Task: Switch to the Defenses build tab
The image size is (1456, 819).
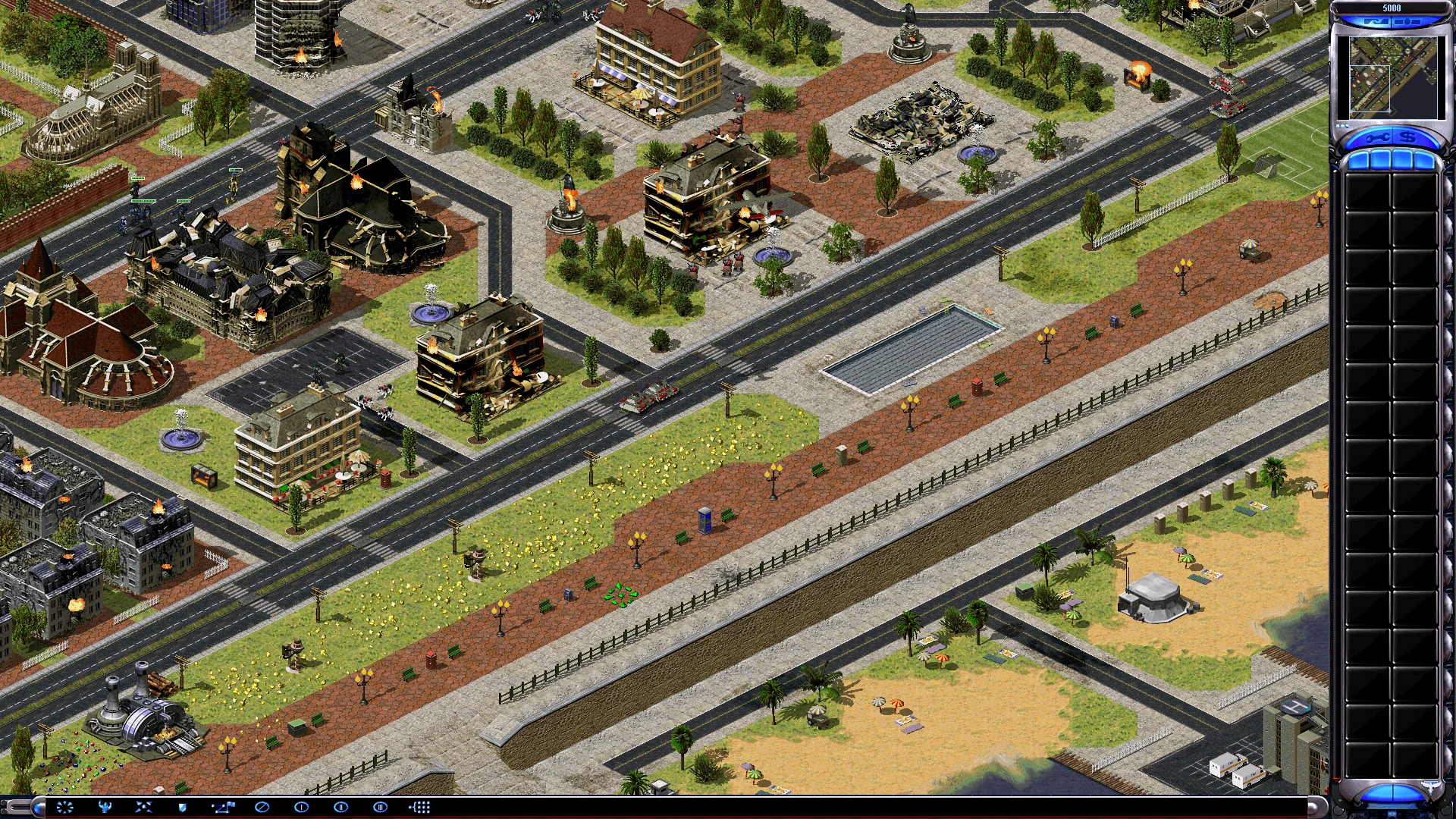Action: click(x=1382, y=161)
